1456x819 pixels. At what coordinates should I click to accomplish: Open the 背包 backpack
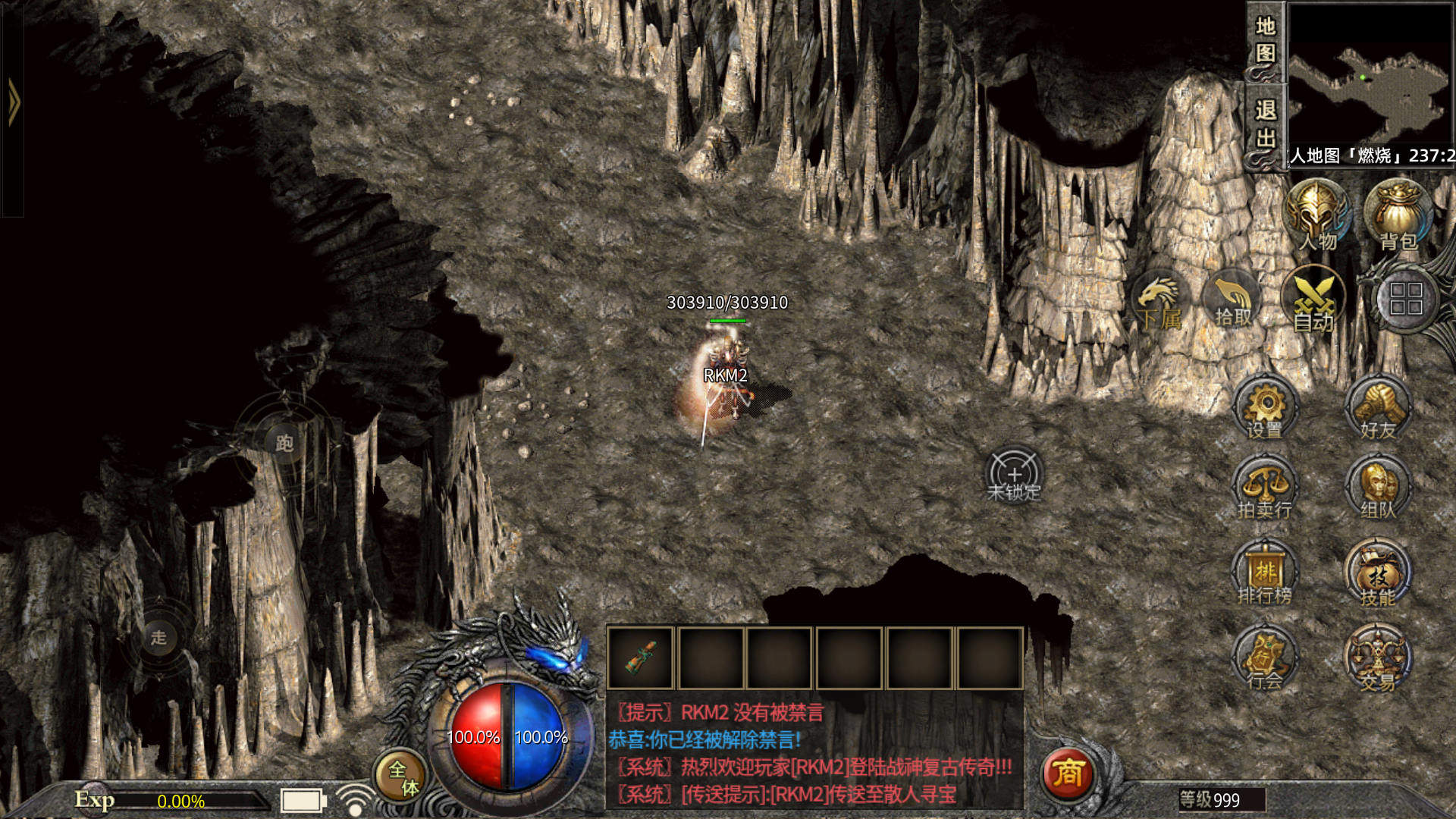point(1397,215)
